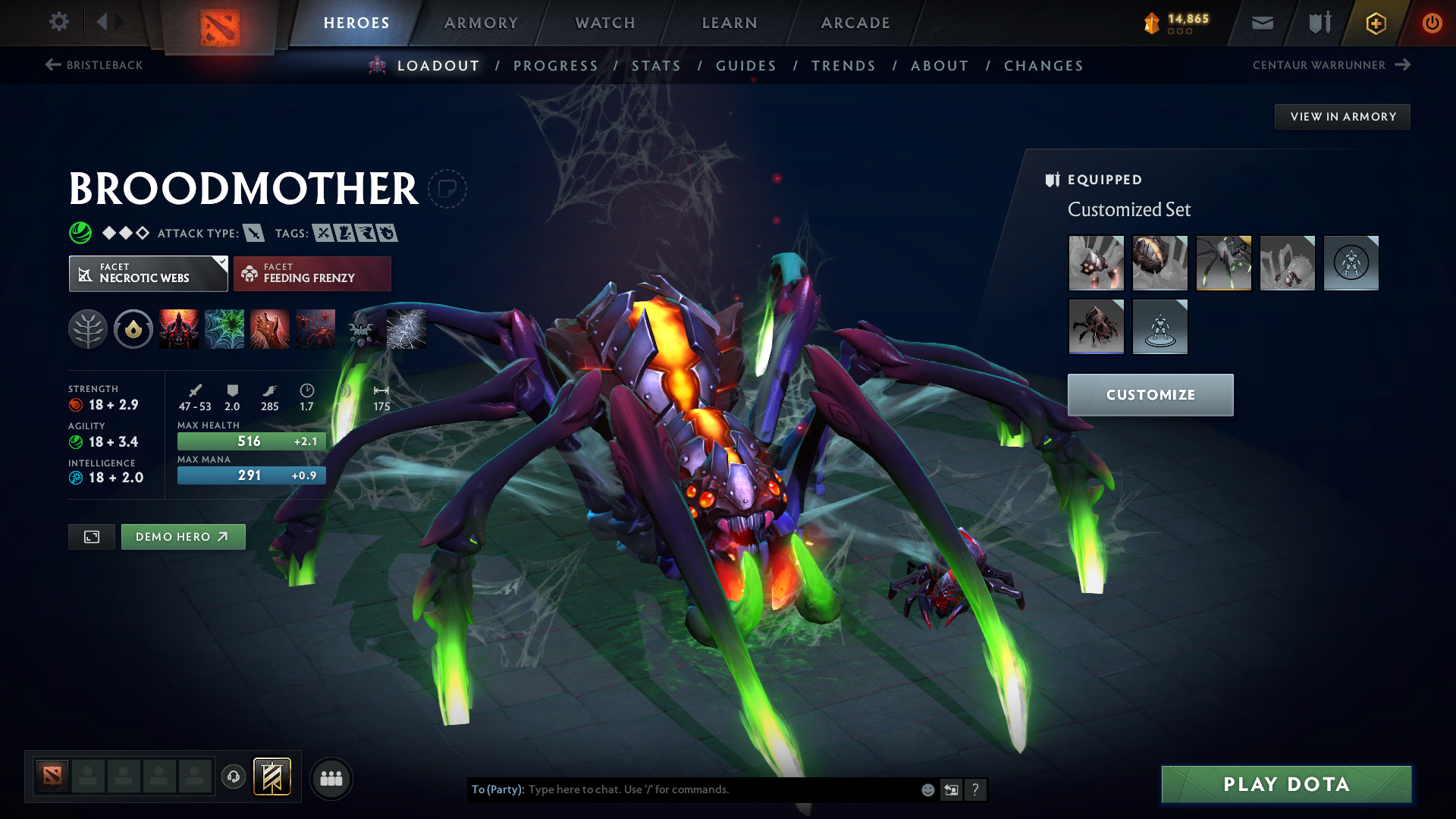Select the Feeding Frenzy facet
Viewport: 1456px width, 819px height.
(x=312, y=273)
